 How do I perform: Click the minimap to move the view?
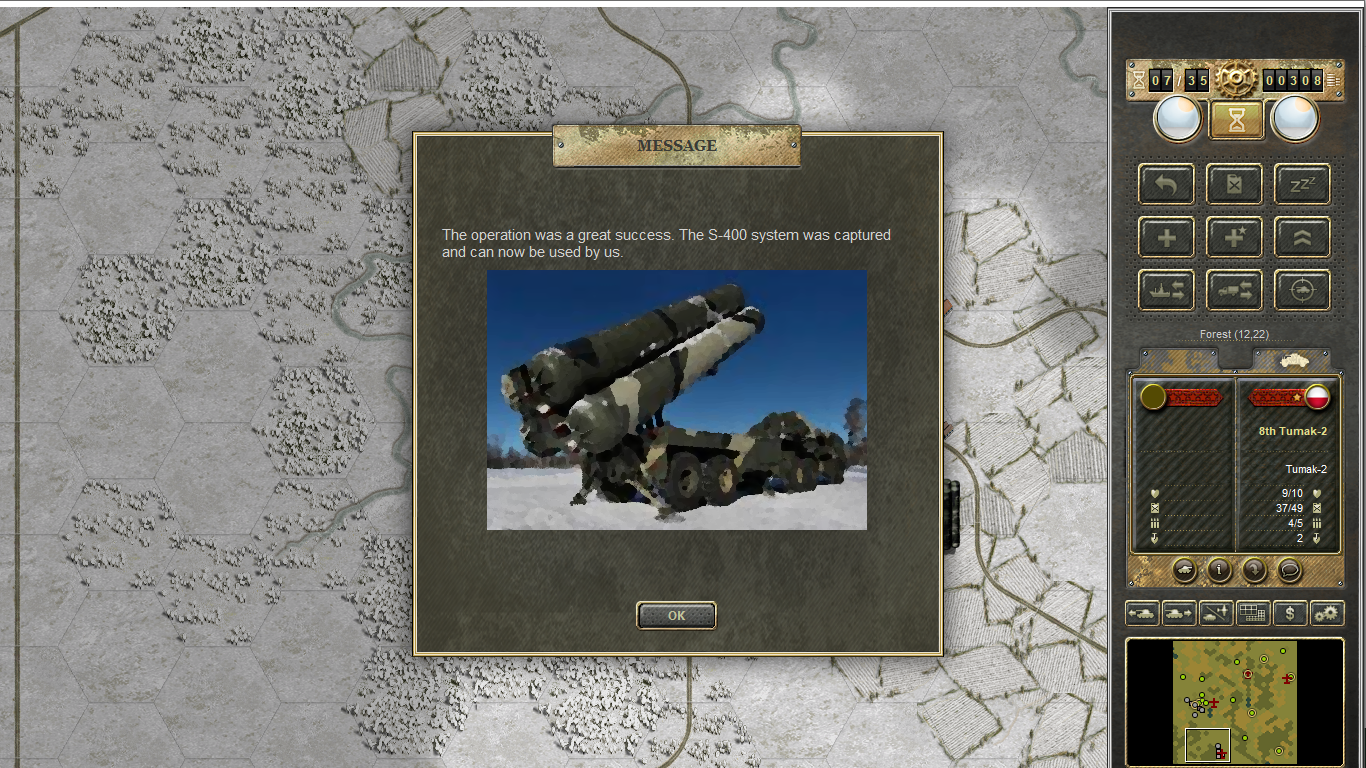[x=1235, y=702]
